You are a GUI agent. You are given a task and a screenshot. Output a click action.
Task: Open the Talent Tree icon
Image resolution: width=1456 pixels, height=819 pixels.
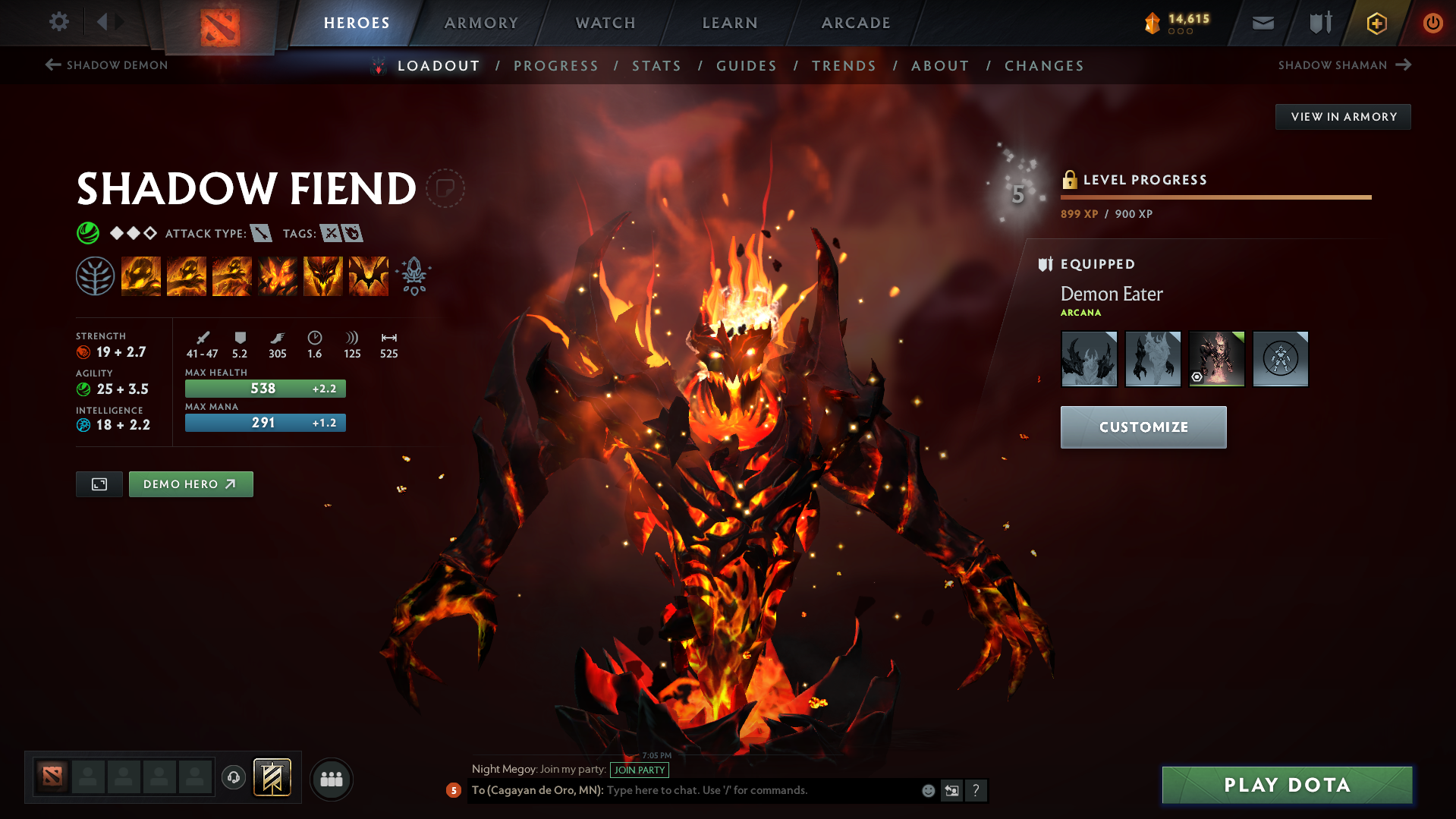point(97,275)
